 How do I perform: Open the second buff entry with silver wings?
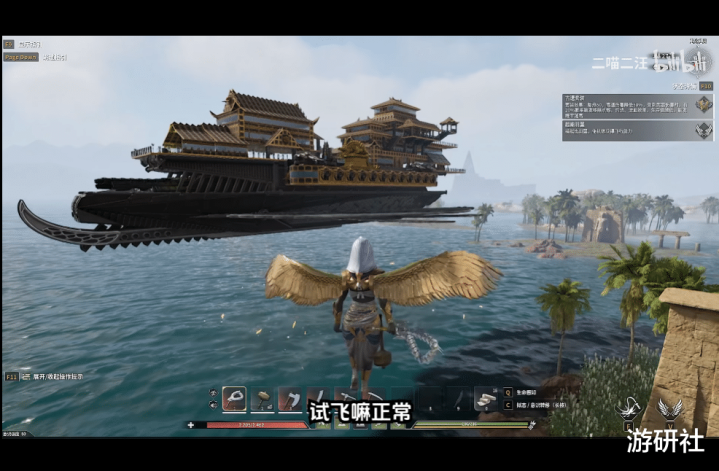704,129
